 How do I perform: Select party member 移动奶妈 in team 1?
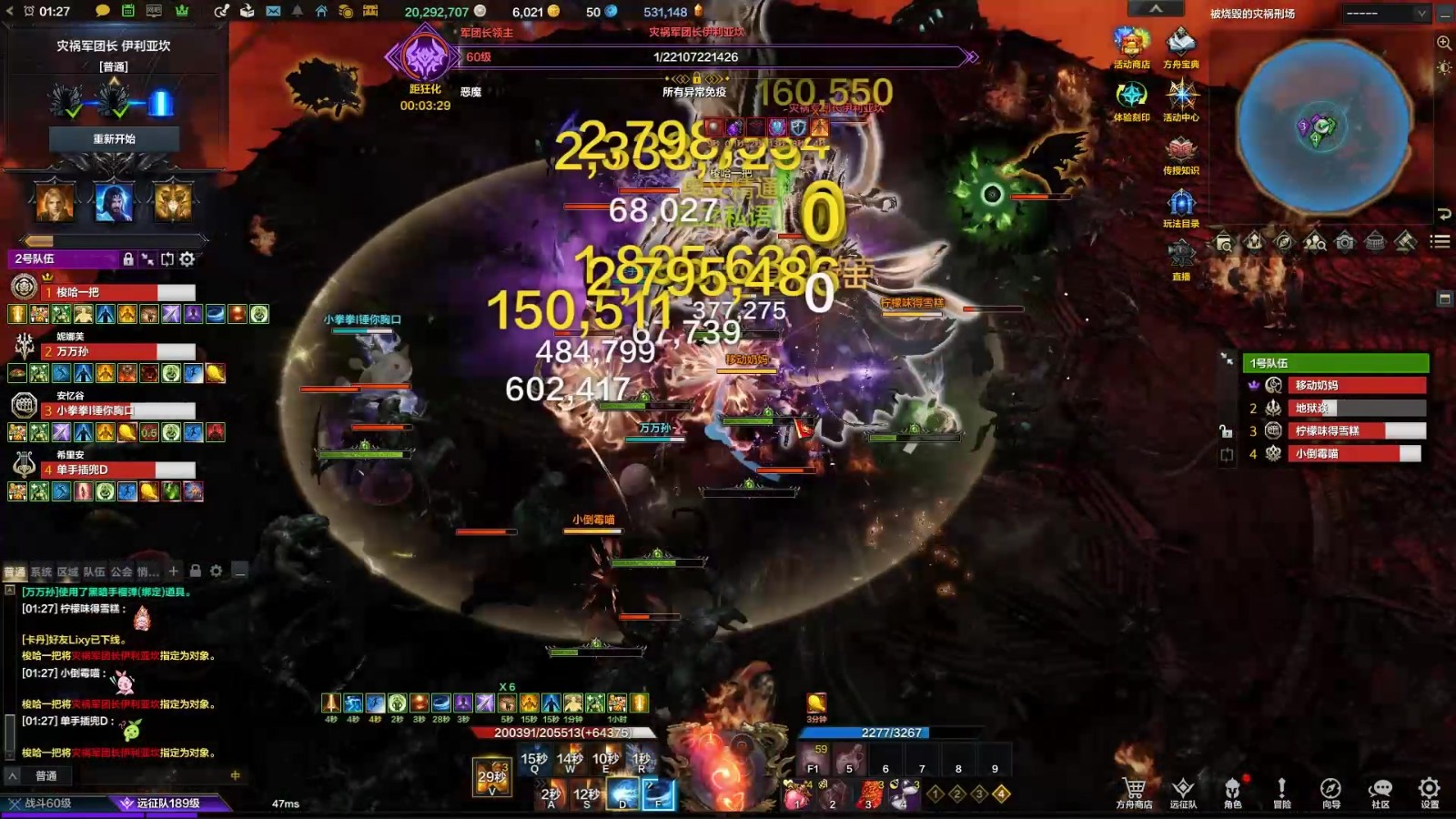[1356, 385]
